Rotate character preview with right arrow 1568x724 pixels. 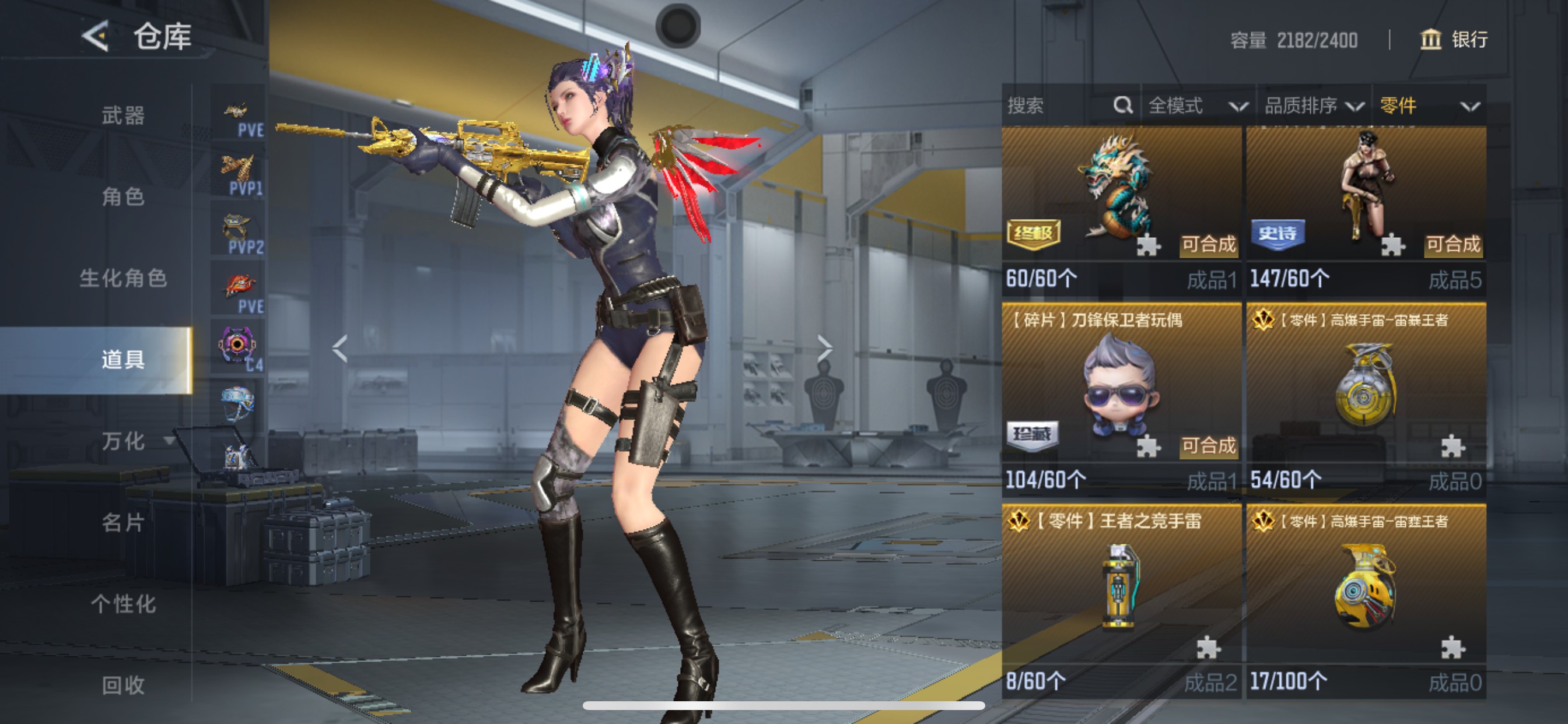(x=825, y=349)
